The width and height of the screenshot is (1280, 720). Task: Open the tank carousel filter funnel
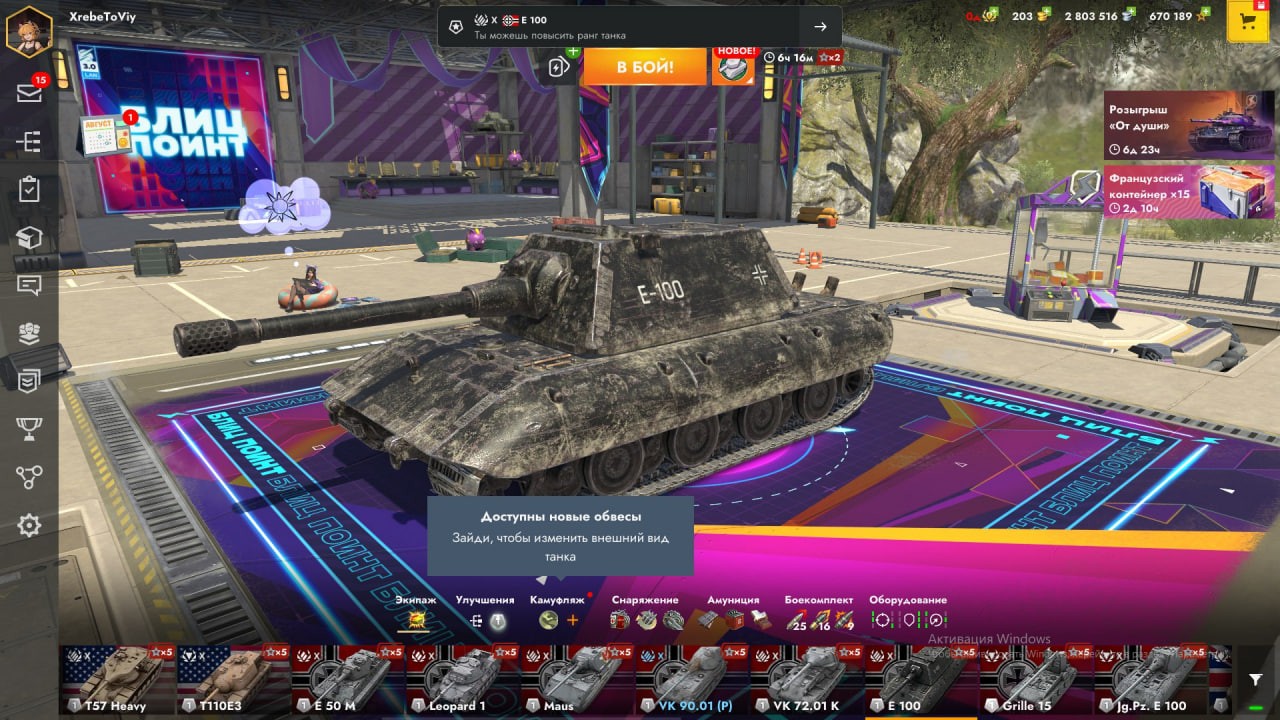[1255, 679]
